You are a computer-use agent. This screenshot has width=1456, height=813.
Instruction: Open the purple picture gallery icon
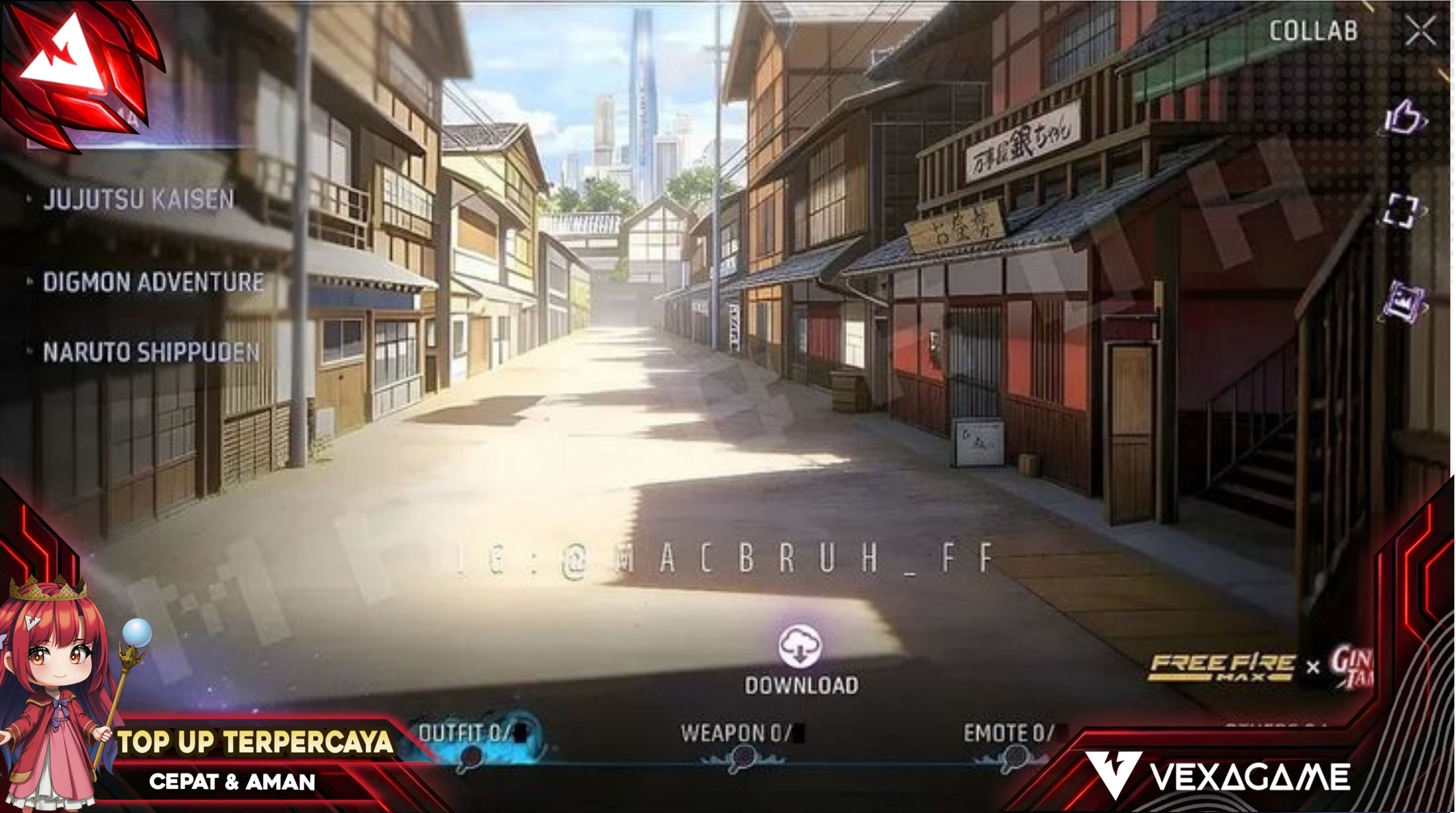coord(1404,300)
